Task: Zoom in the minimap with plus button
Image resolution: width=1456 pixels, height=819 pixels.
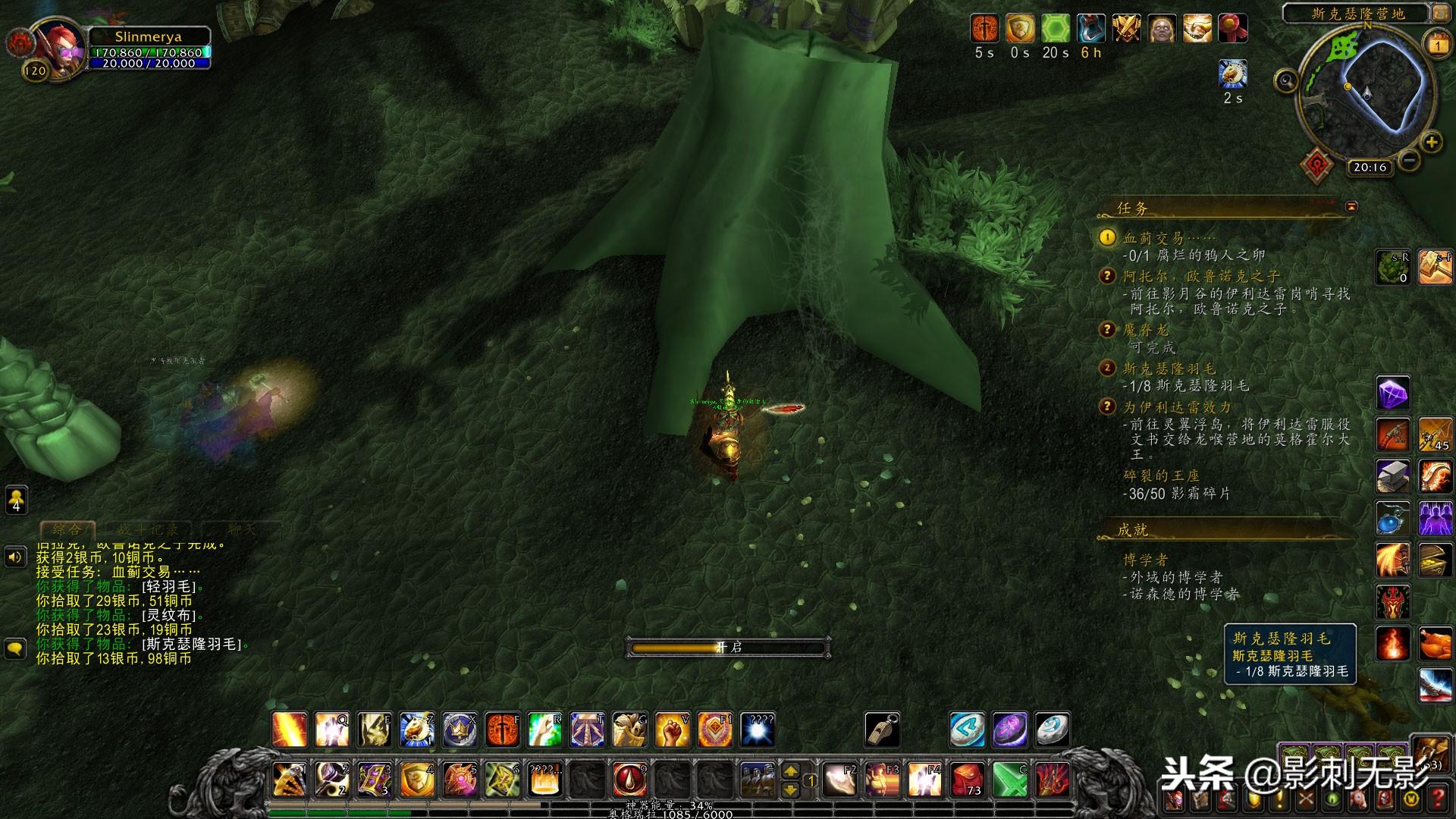Action: click(x=1431, y=142)
